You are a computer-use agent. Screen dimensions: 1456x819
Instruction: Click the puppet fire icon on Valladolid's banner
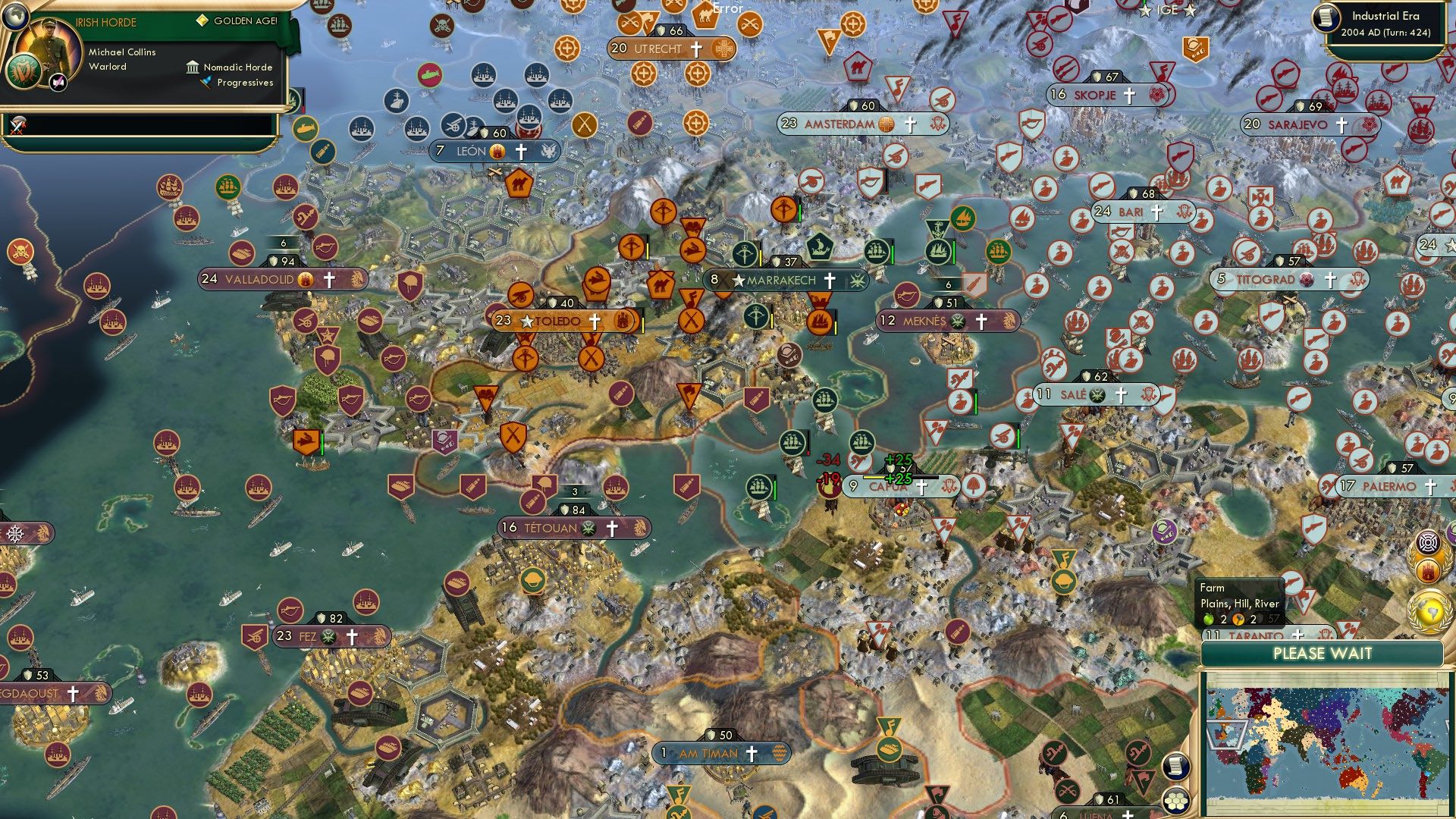point(306,280)
